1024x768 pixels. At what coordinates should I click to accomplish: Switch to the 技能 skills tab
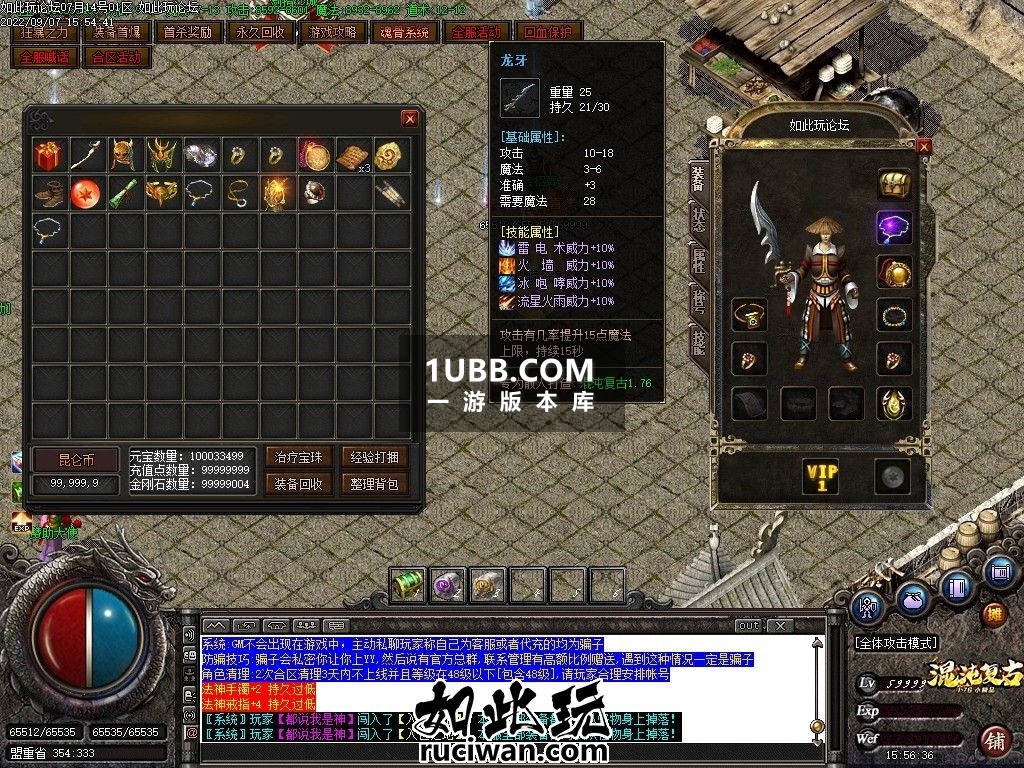pos(698,342)
